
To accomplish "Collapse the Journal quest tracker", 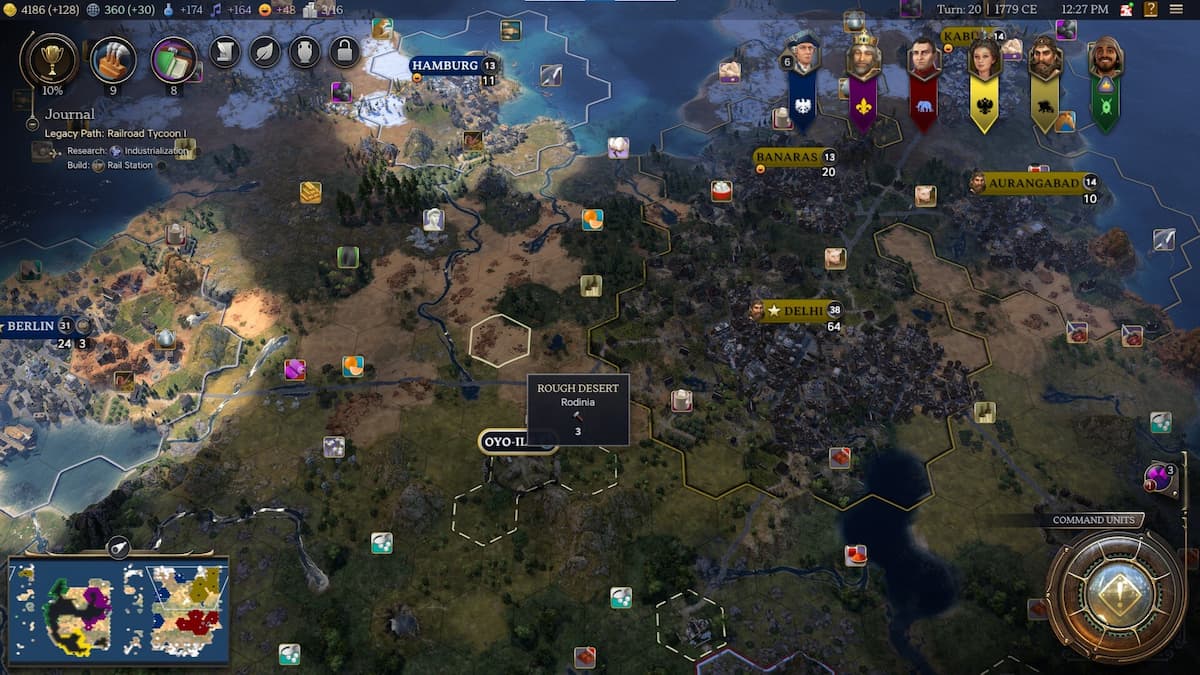I will 33,124.
